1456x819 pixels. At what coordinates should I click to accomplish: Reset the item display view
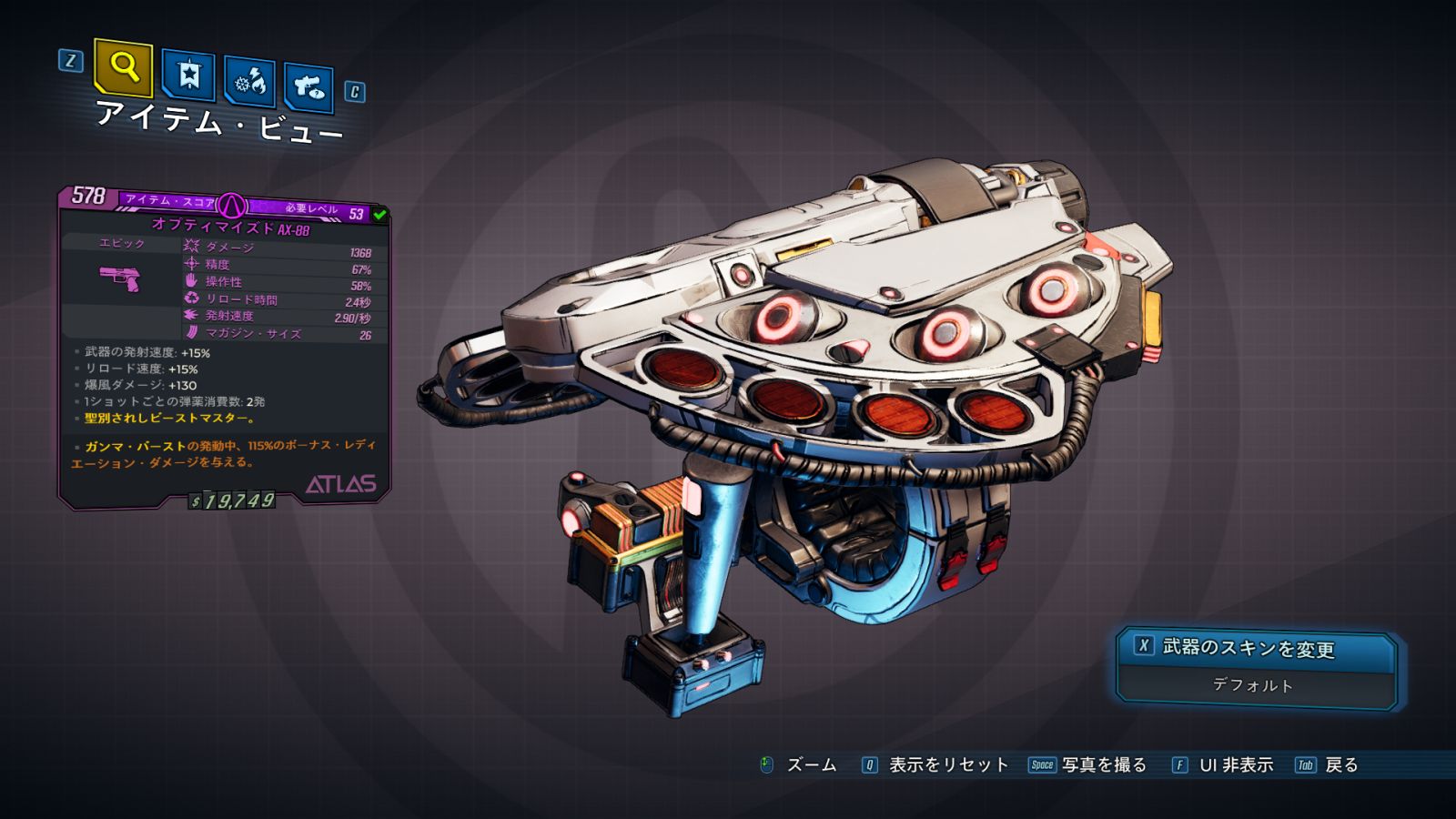point(936,765)
